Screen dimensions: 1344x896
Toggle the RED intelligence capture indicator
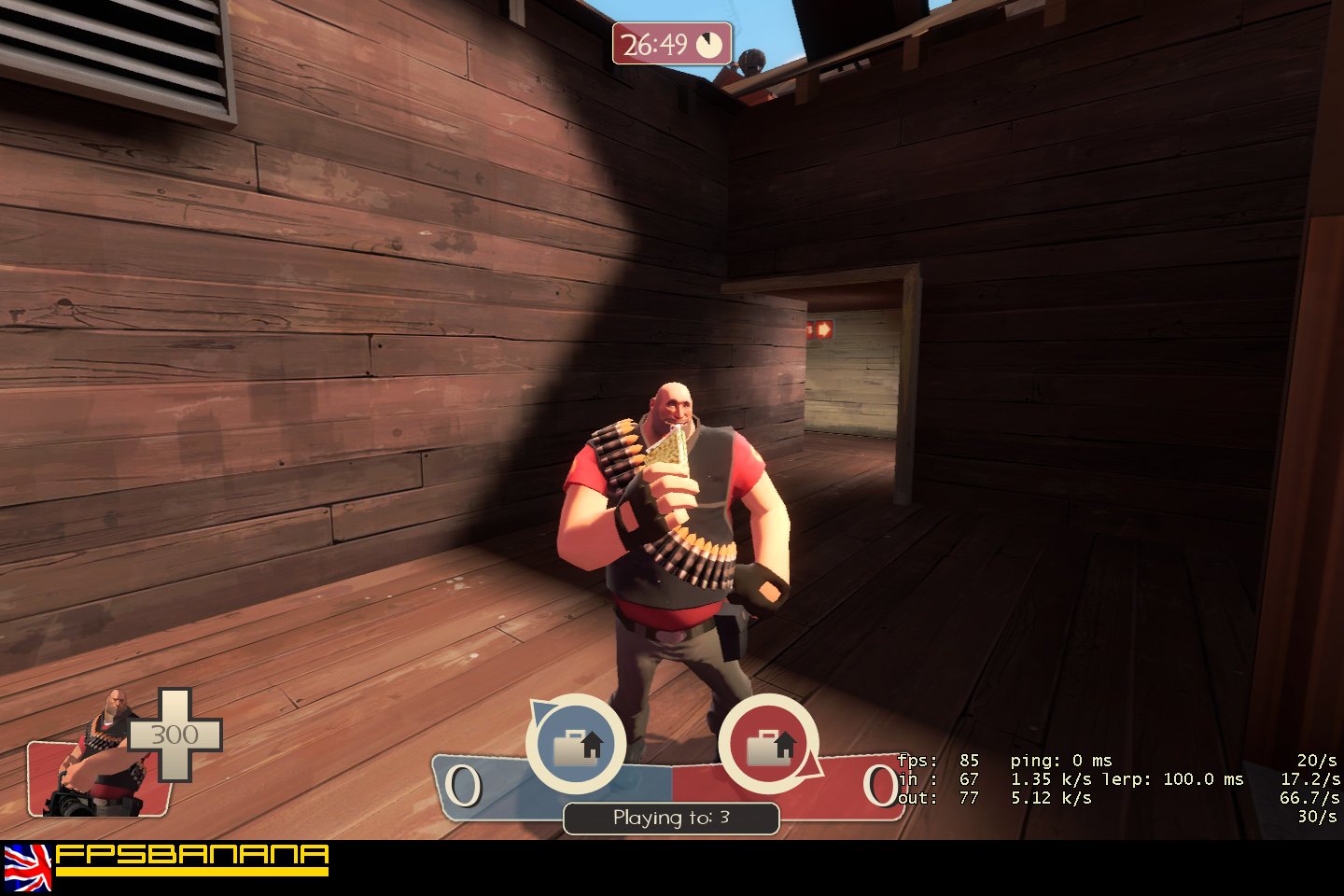click(768, 745)
